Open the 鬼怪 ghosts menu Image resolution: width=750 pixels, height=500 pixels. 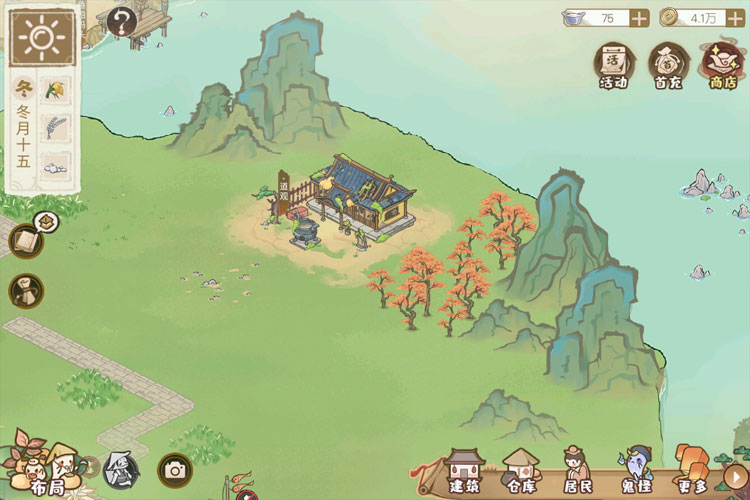pos(634,471)
